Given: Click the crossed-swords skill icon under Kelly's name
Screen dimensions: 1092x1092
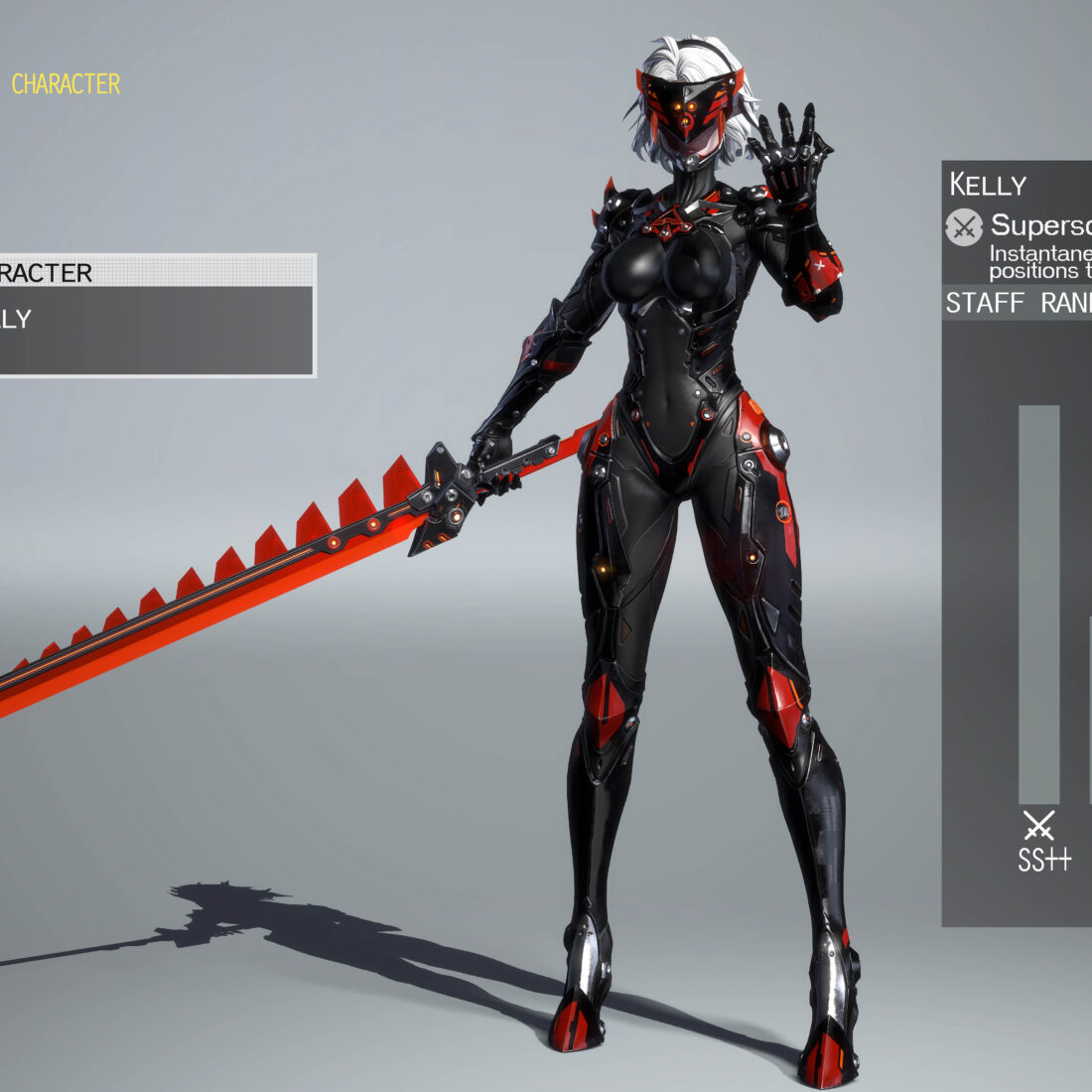Looking at the screenshot, I should coord(964,227).
